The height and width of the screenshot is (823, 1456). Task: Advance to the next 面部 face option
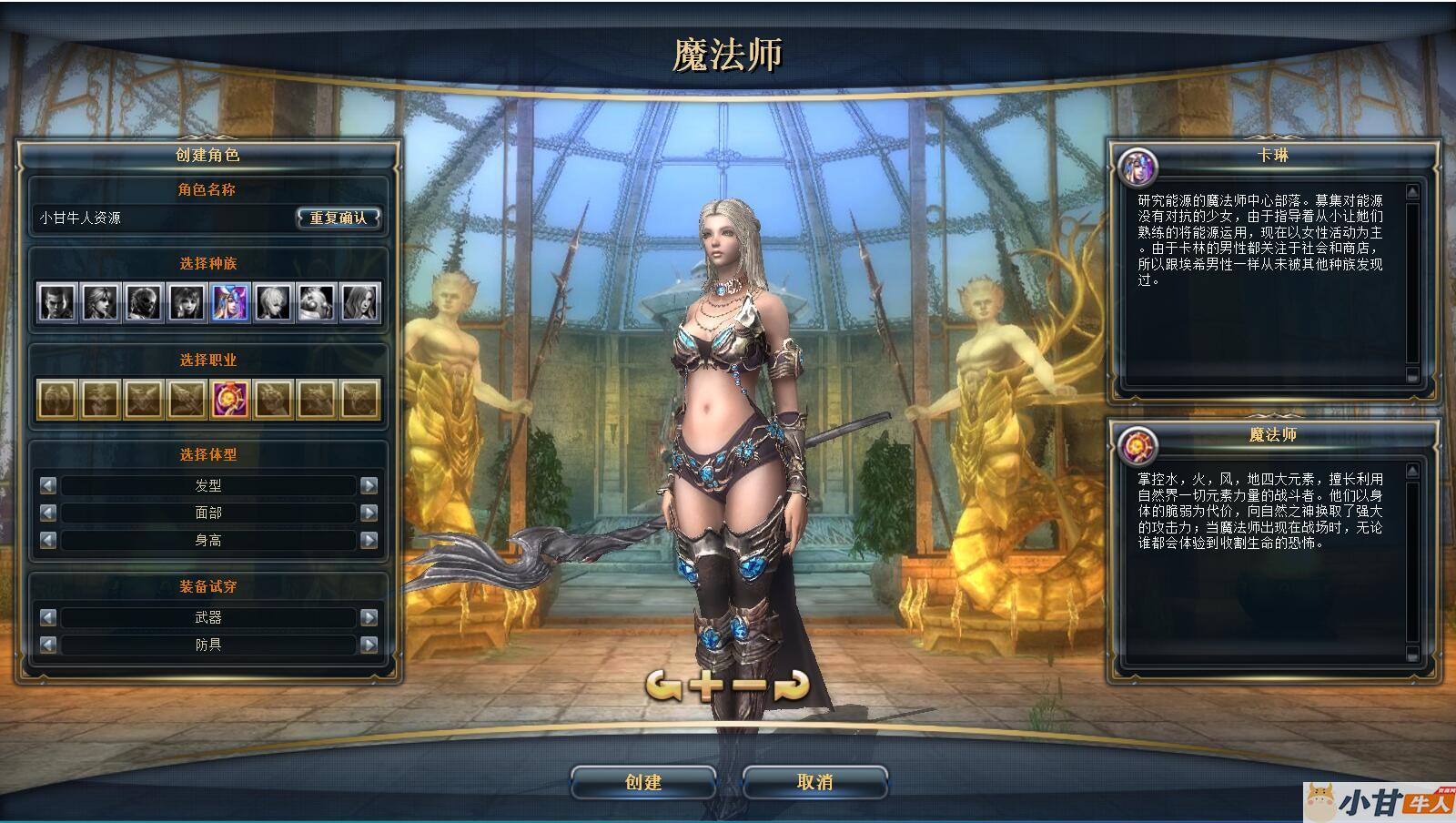(x=369, y=513)
